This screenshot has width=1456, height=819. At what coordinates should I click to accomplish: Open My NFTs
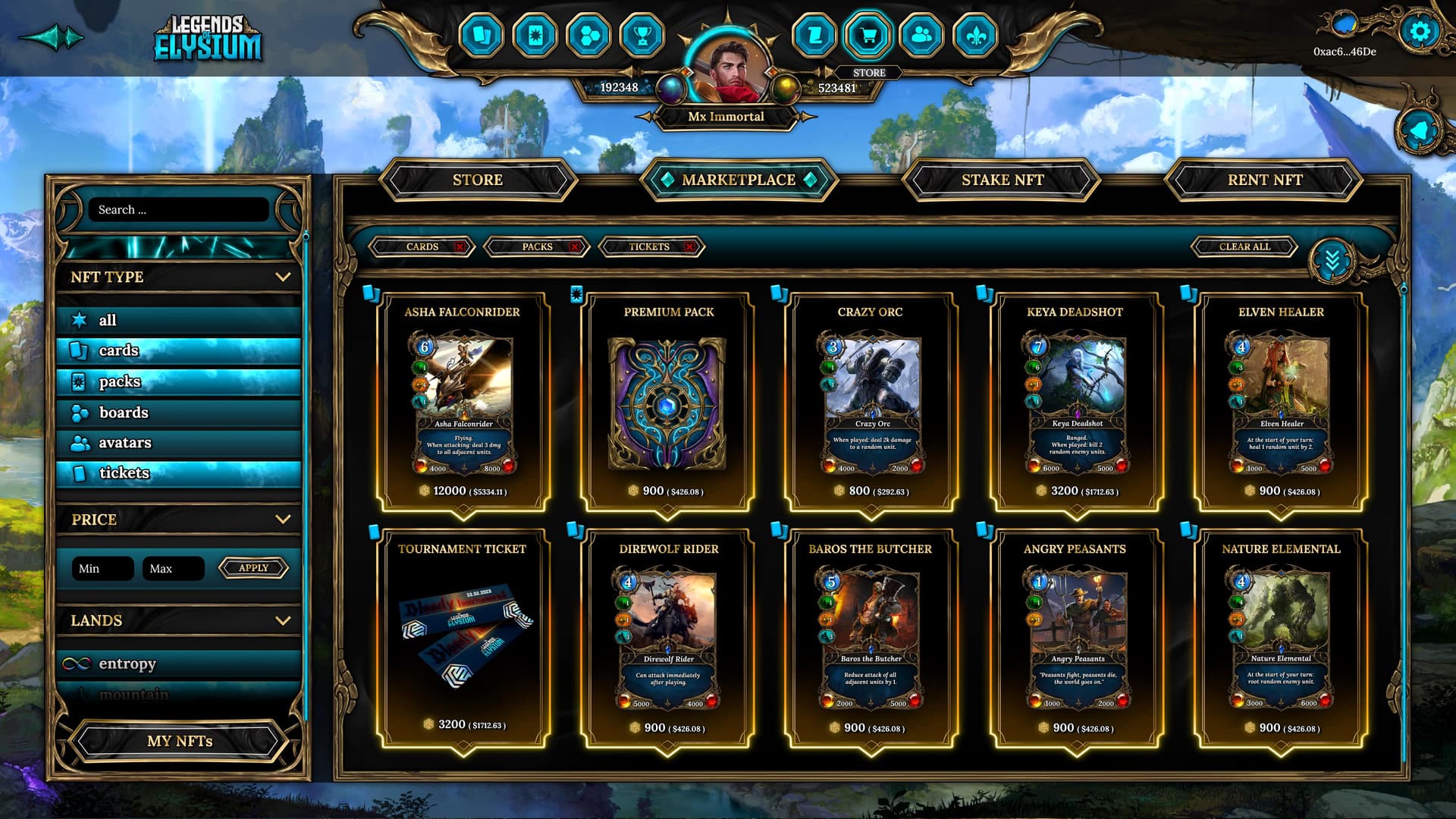pyautogui.click(x=180, y=741)
